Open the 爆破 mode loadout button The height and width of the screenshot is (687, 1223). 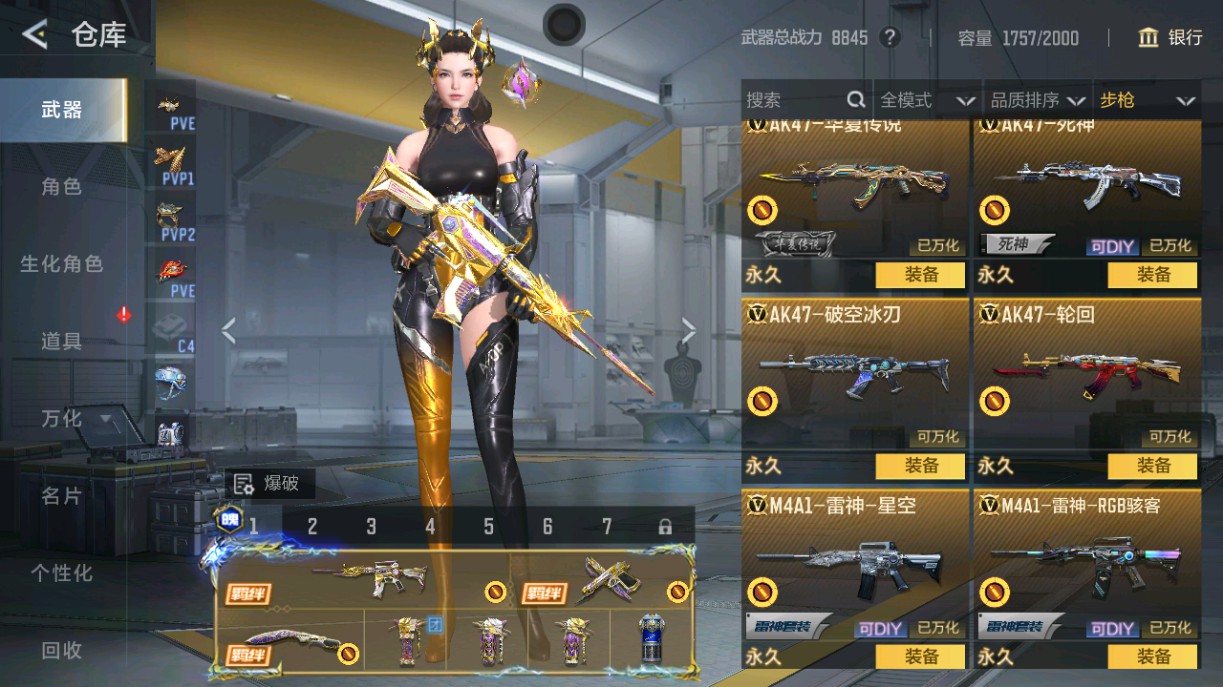point(267,484)
